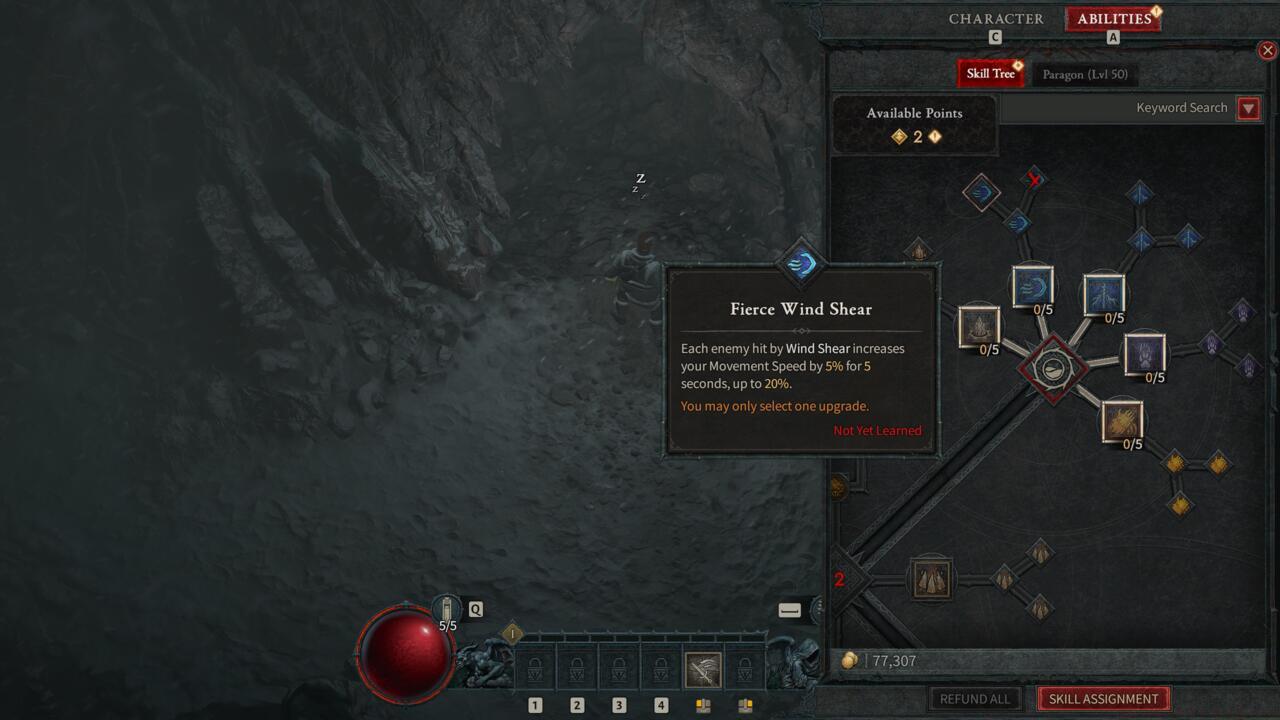Viewport: 1280px width, 720px height.
Task: Choose the blue lightning skill node
Action: tap(1104, 294)
